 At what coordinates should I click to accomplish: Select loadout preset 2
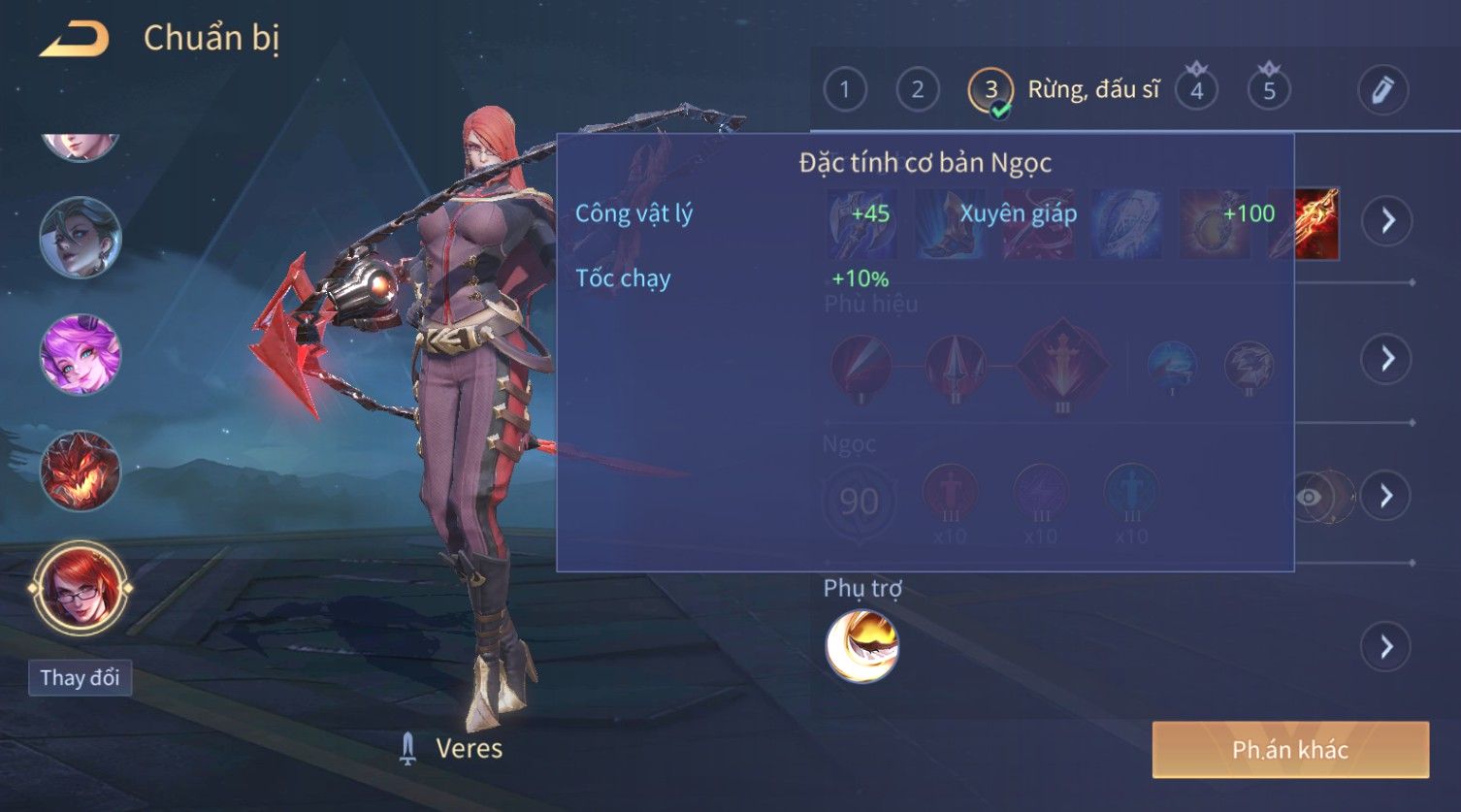coord(917,90)
